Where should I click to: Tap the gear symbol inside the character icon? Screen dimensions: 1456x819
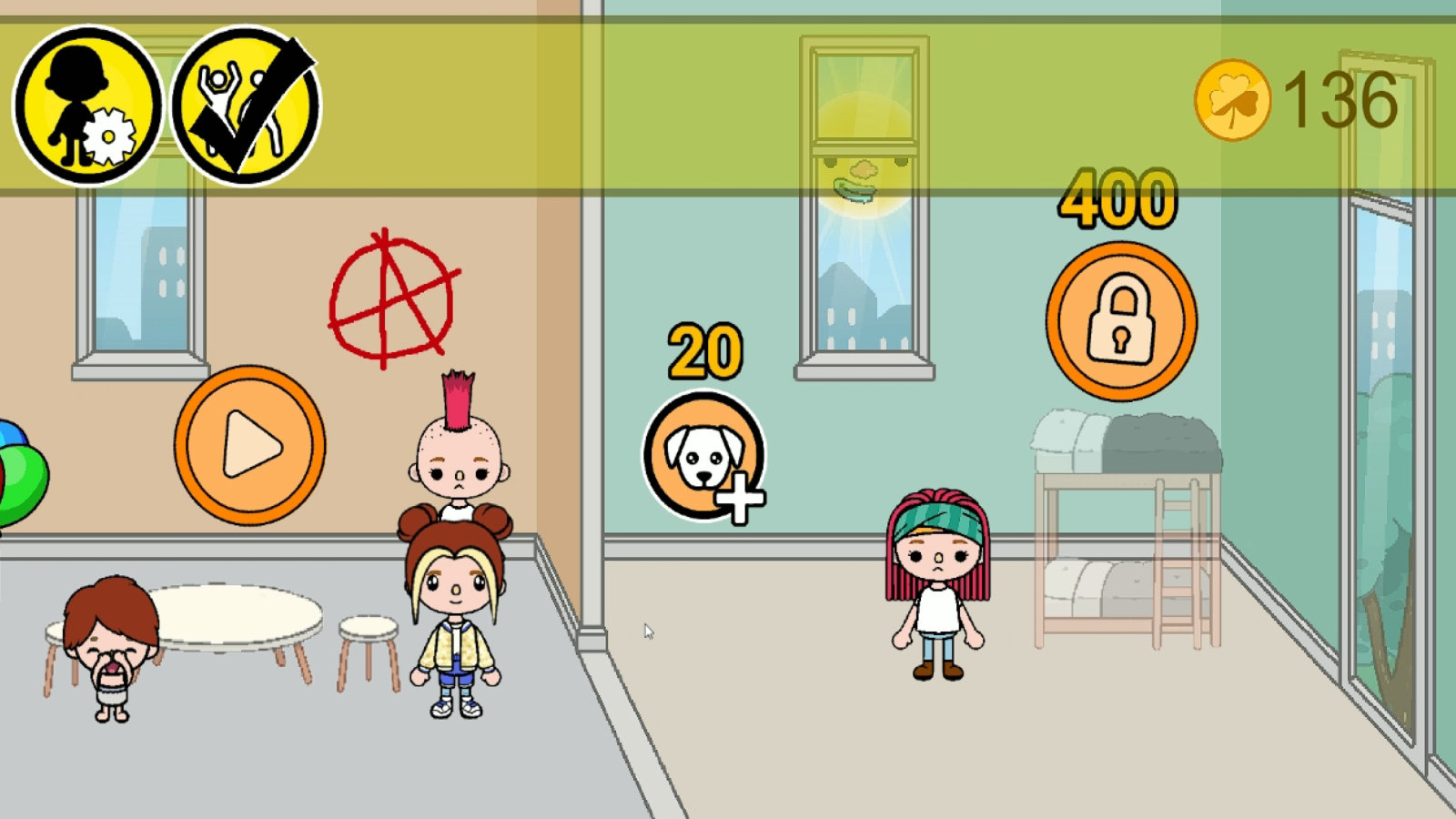pyautogui.click(x=107, y=135)
